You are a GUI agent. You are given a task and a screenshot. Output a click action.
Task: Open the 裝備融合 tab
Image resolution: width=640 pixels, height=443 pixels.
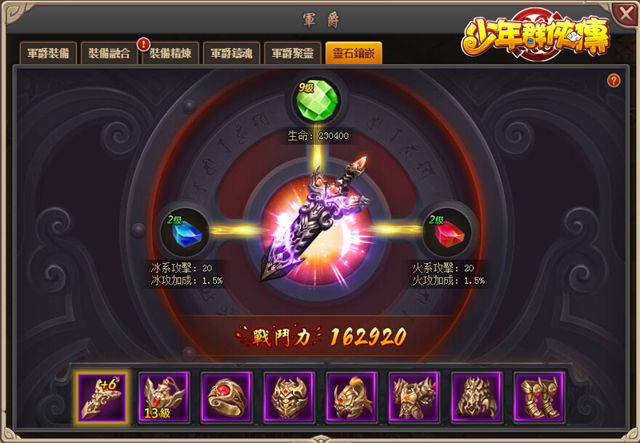point(107,54)
